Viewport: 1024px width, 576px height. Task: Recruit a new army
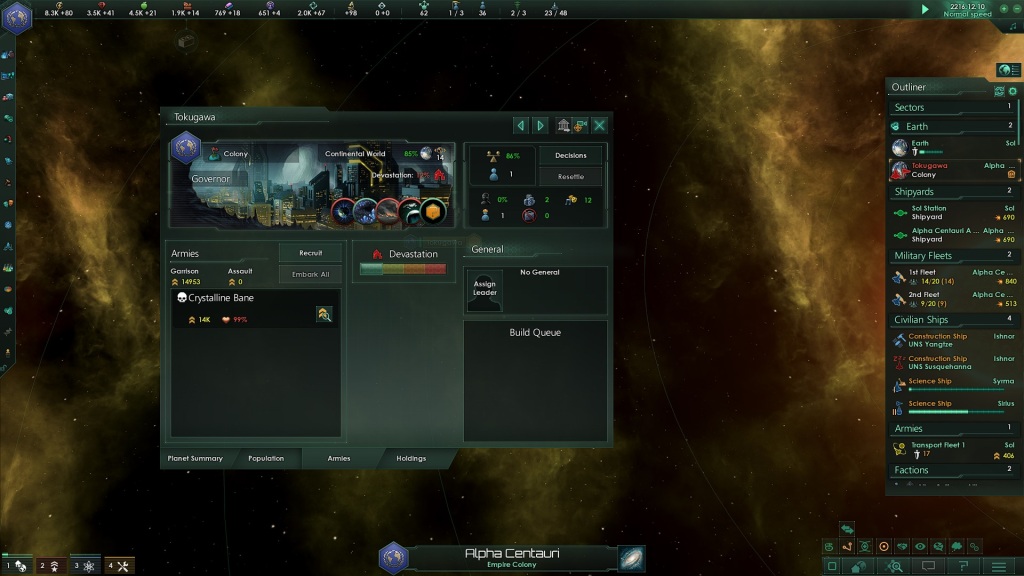[310, 253]
